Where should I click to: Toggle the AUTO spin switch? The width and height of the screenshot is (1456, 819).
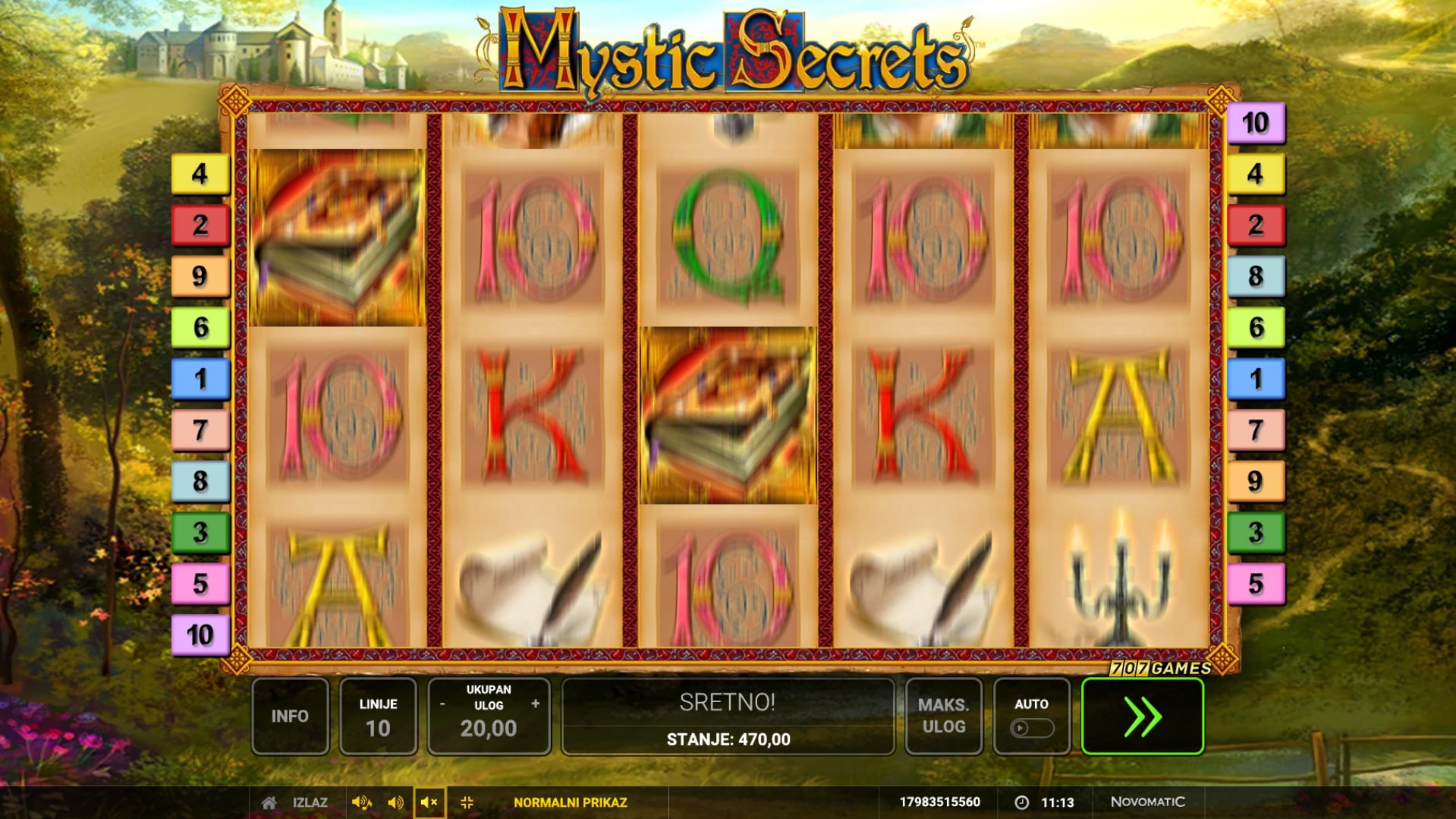[1031, 728]
